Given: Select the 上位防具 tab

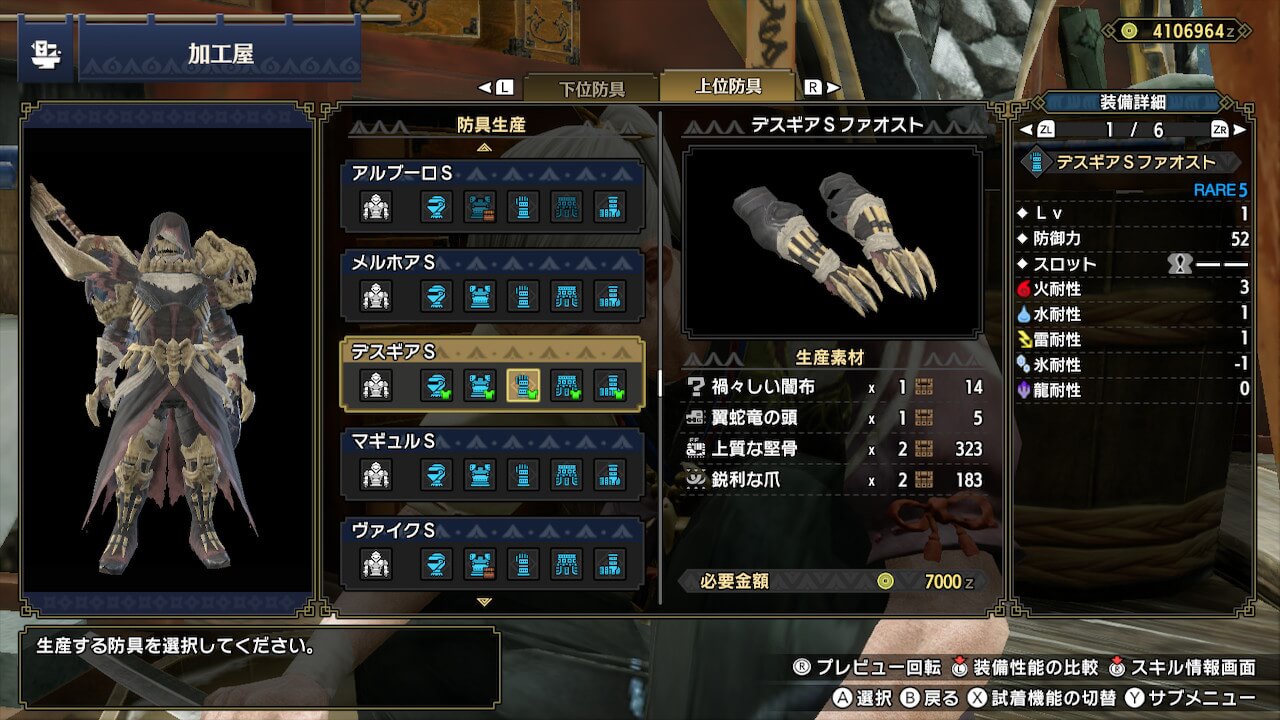Looking at the screenshot, I should (728, 87).
